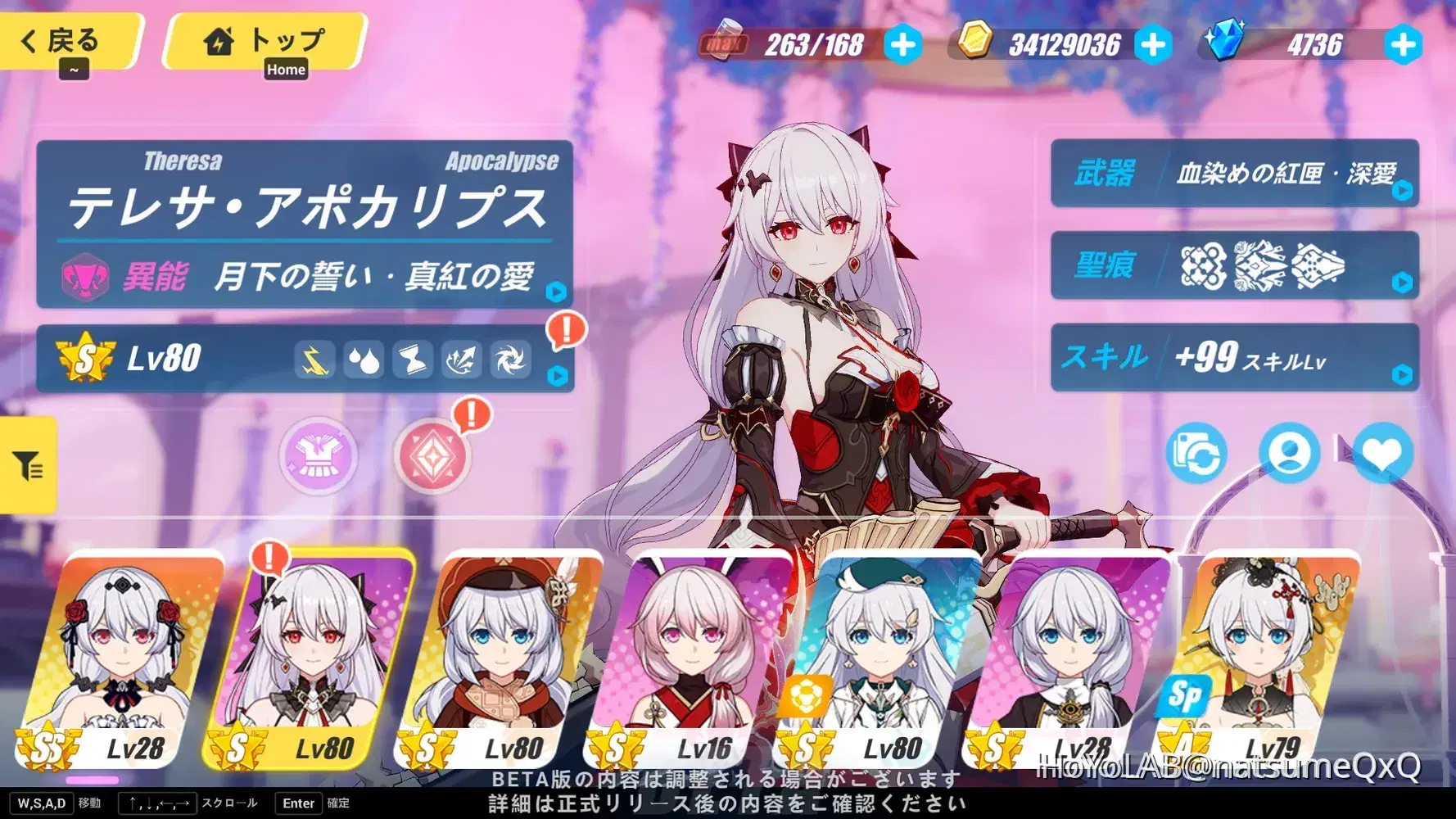
Task: Click the water droplets icon in the stats row
Action: click(x=365, y=360)
